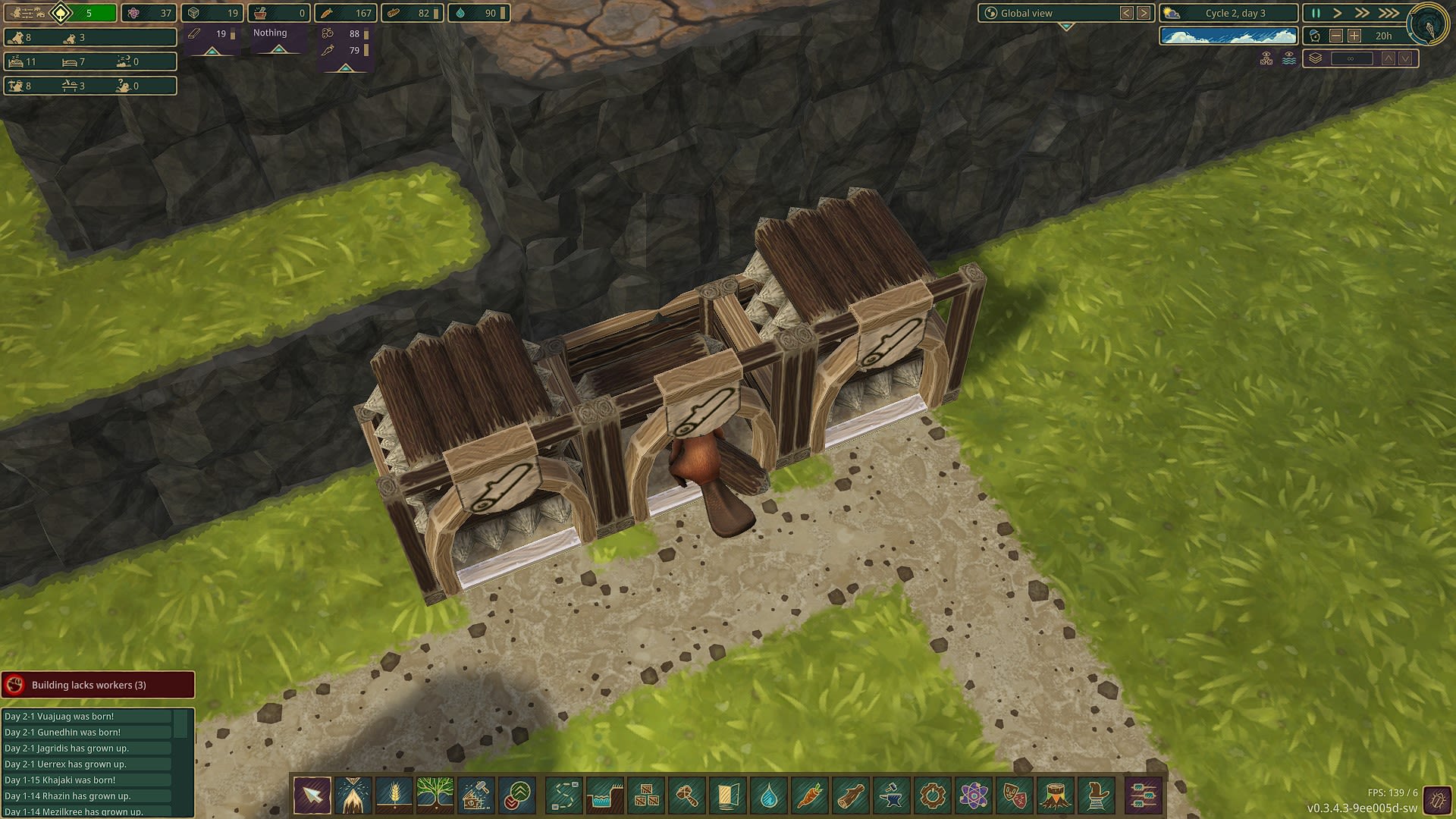Open the wood buildings log category

pos(850,795)
